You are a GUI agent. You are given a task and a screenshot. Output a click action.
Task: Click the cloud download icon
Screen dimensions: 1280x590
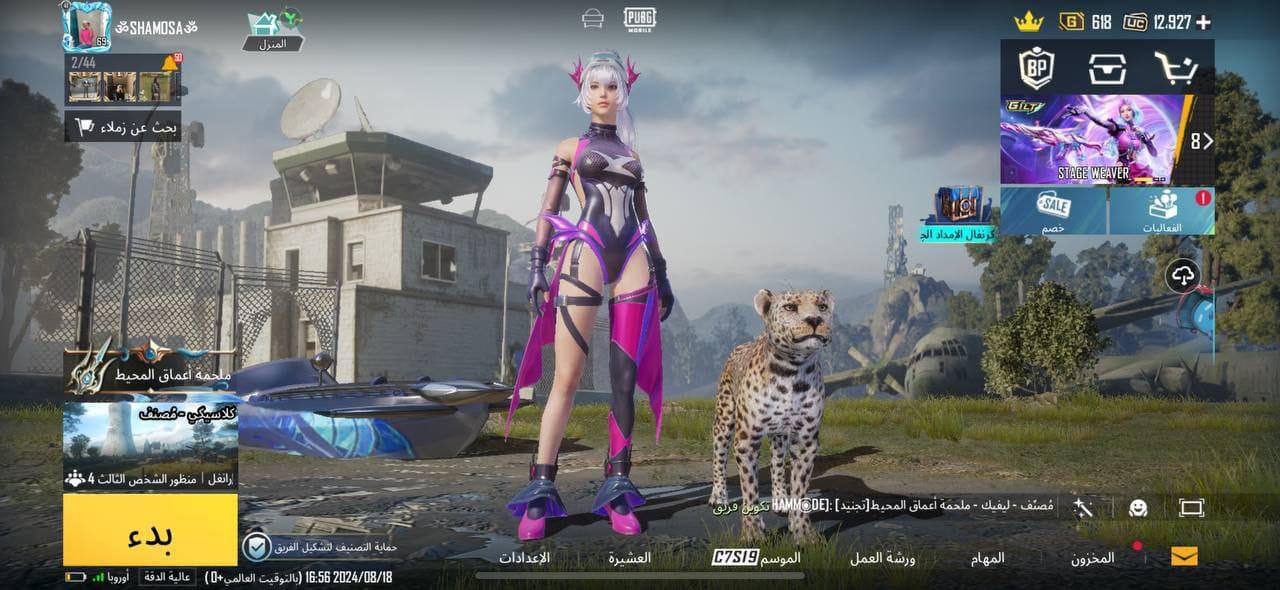[1183, 275]
